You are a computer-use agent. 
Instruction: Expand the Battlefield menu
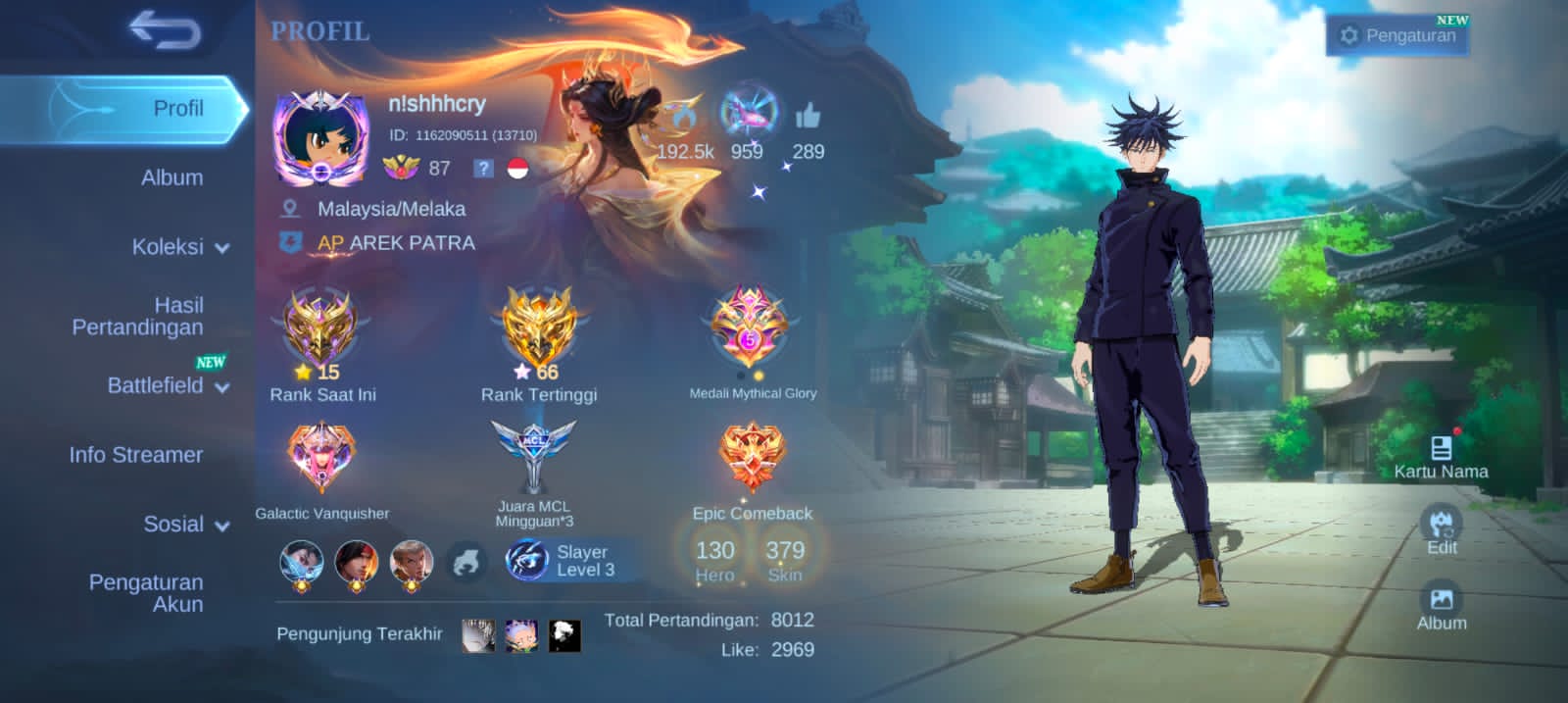[167, 385]
